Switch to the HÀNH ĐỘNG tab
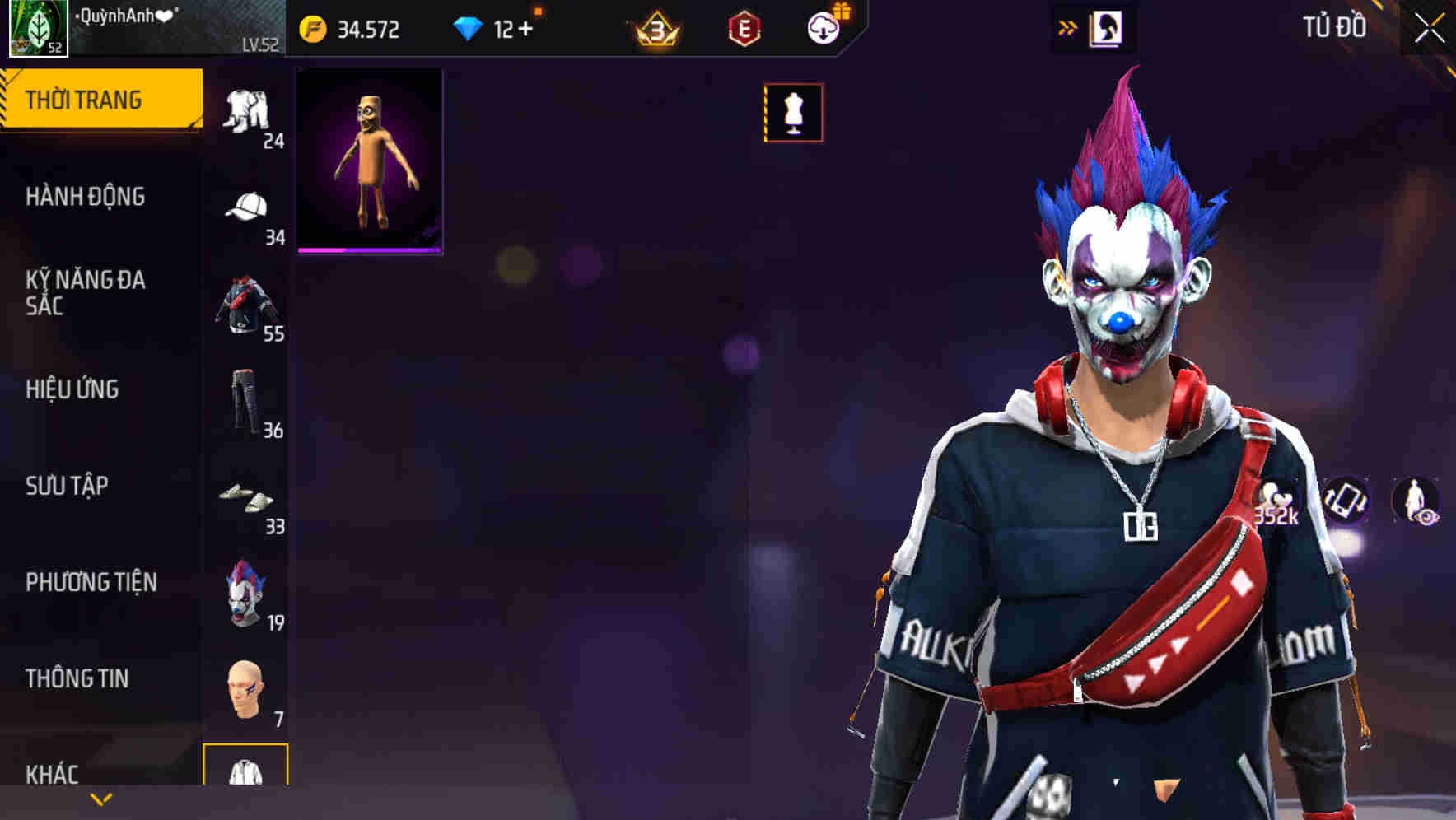The height and width of the screenshot is (820, 1456). [86, 198]
